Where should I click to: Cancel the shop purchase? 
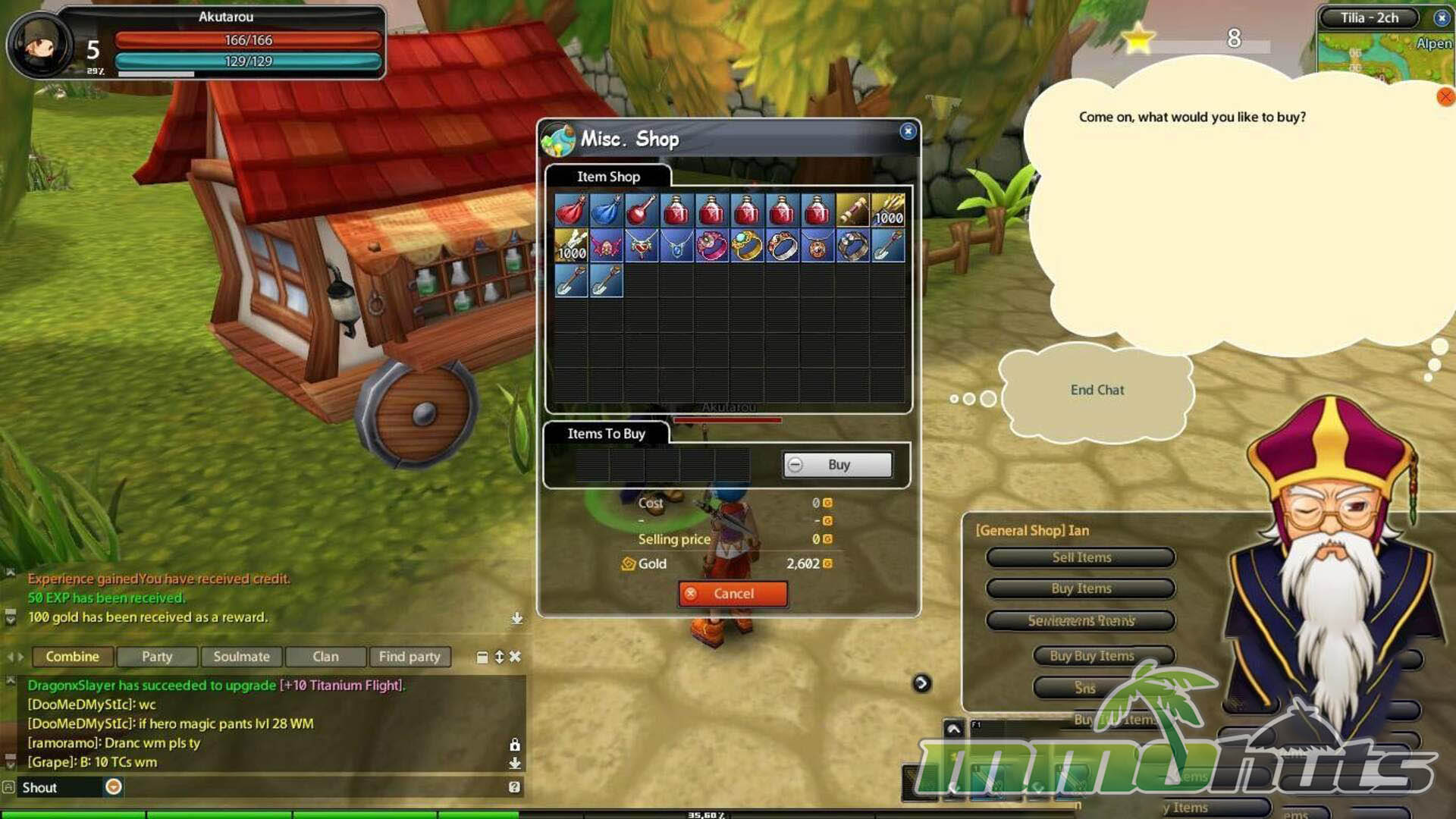click(733, 594)
